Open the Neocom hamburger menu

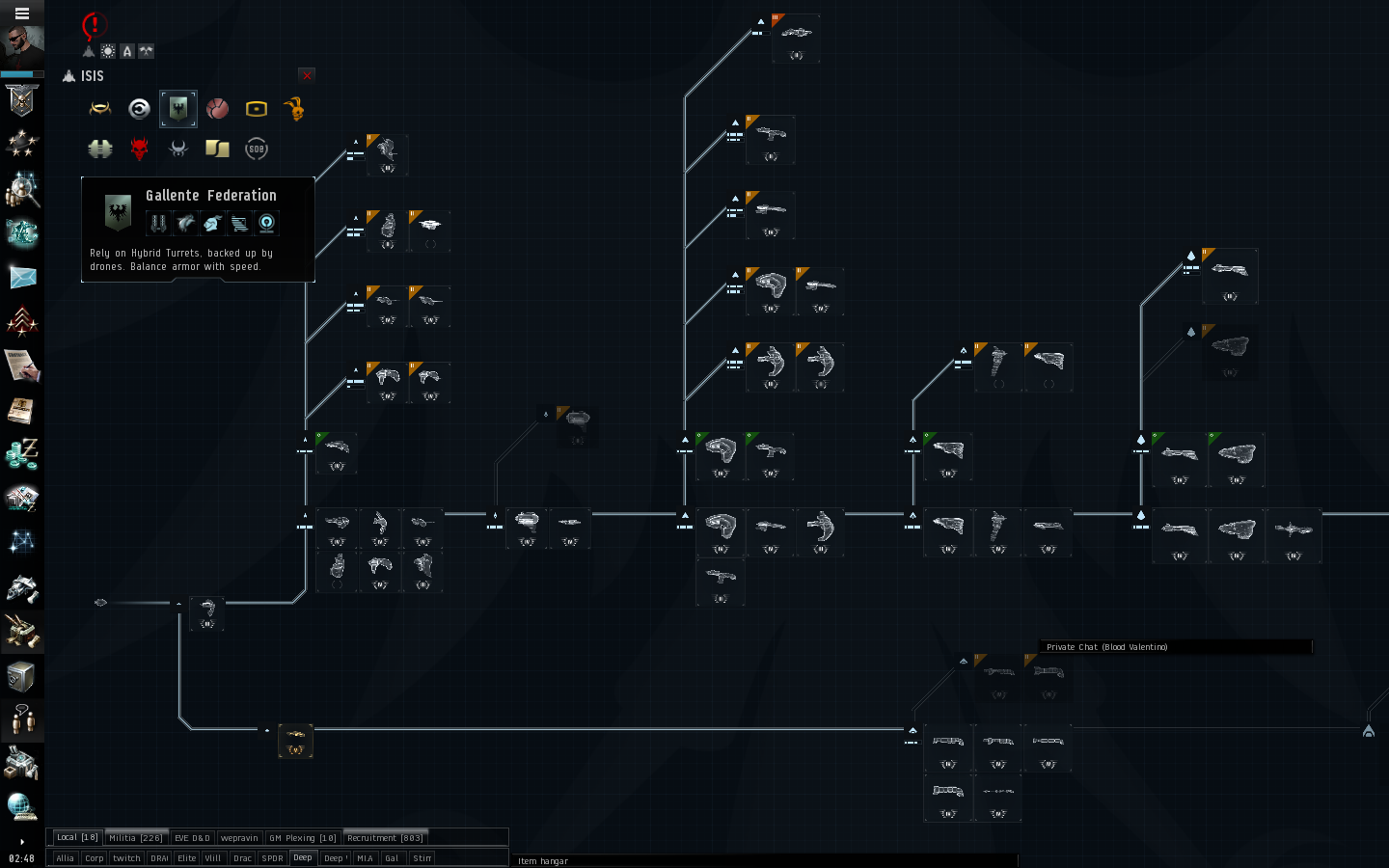[21, 14]
